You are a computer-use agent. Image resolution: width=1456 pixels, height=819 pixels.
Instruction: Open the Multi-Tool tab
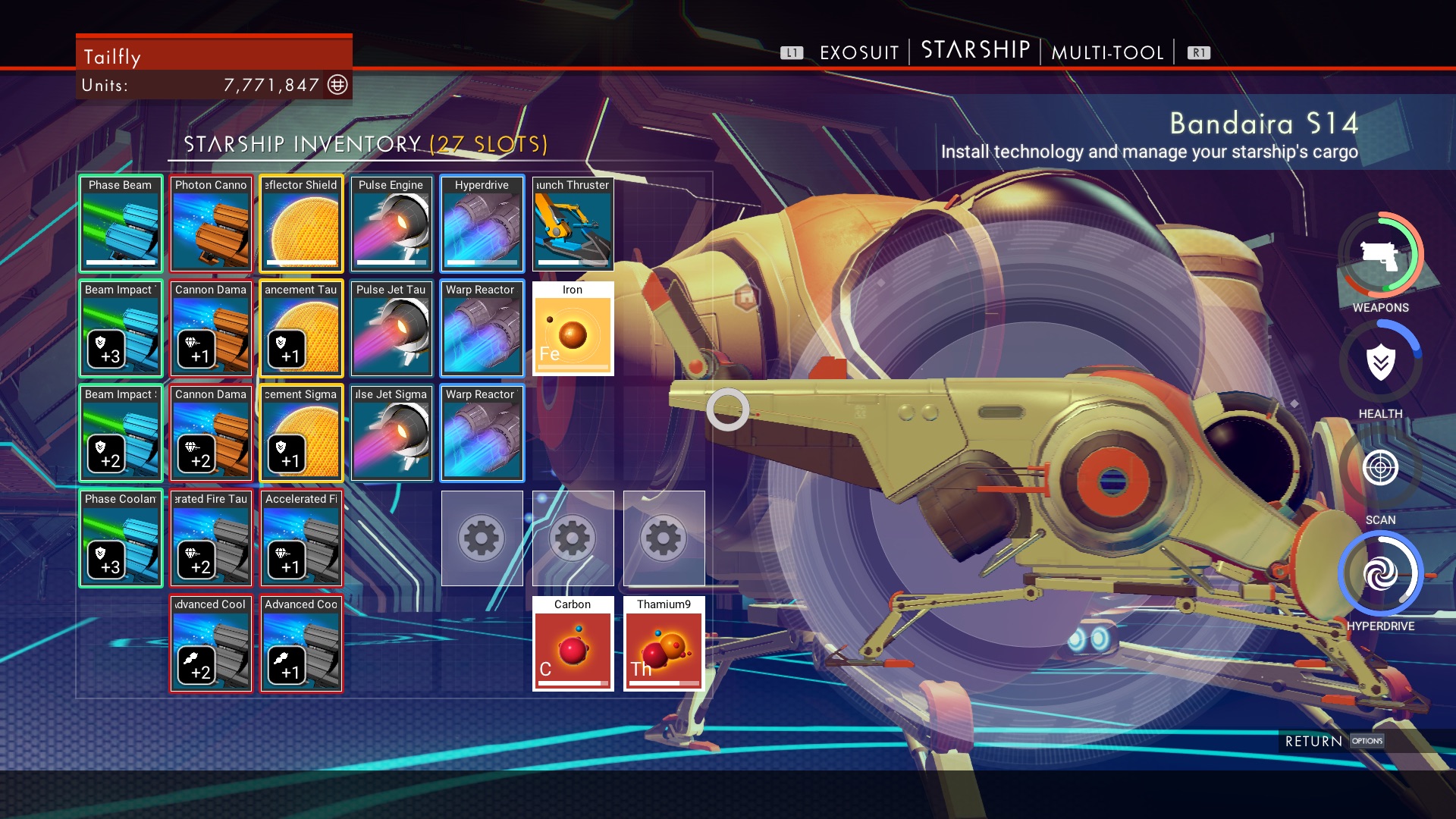[x=1107, y=52]
